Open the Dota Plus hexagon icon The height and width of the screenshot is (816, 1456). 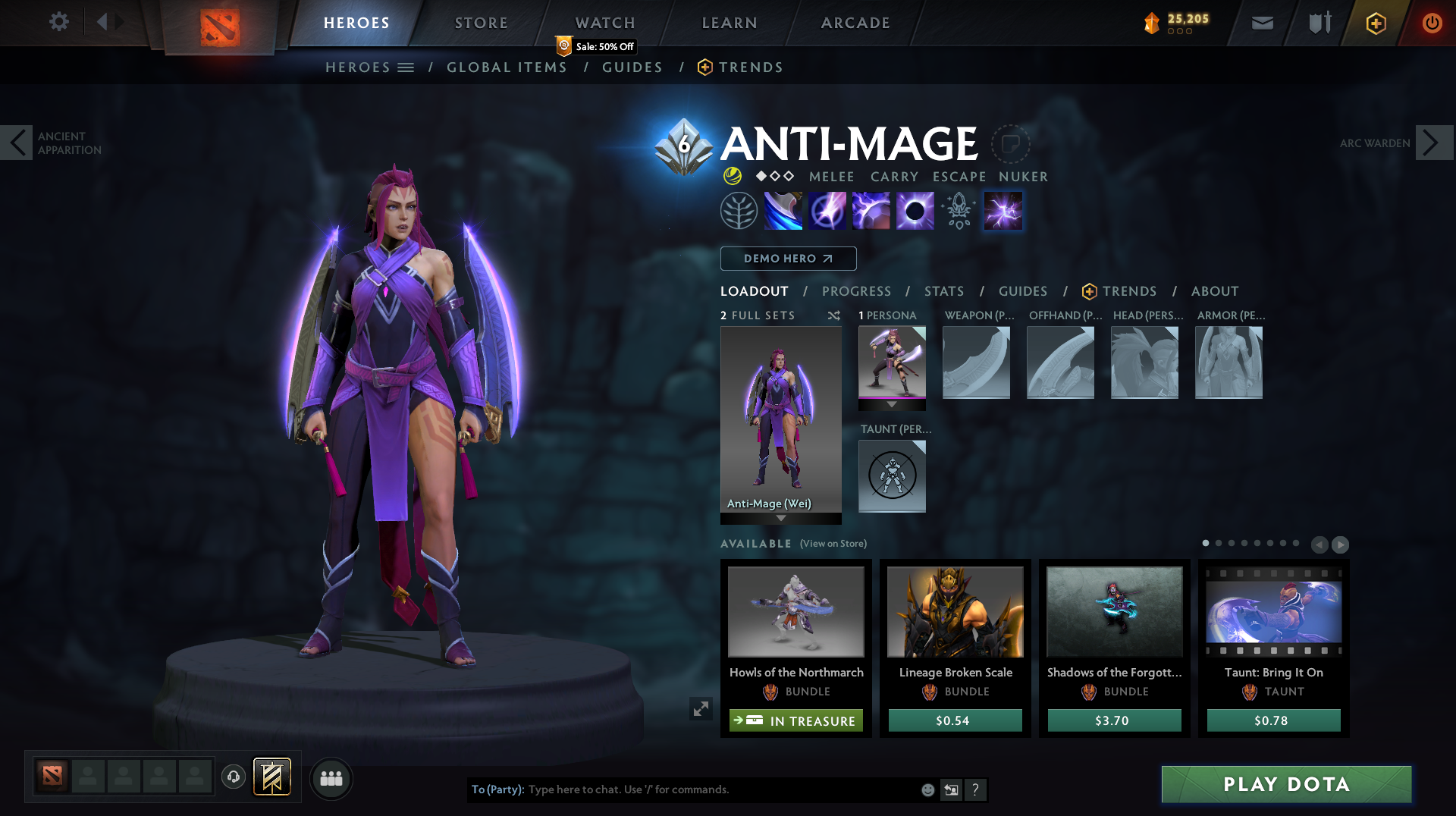tap(1376, 23)
